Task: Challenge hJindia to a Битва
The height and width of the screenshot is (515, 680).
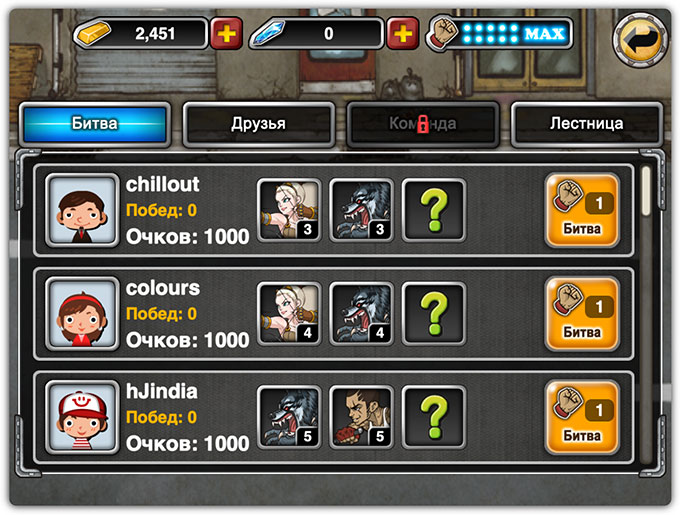Action: click(x=582, y=417)
